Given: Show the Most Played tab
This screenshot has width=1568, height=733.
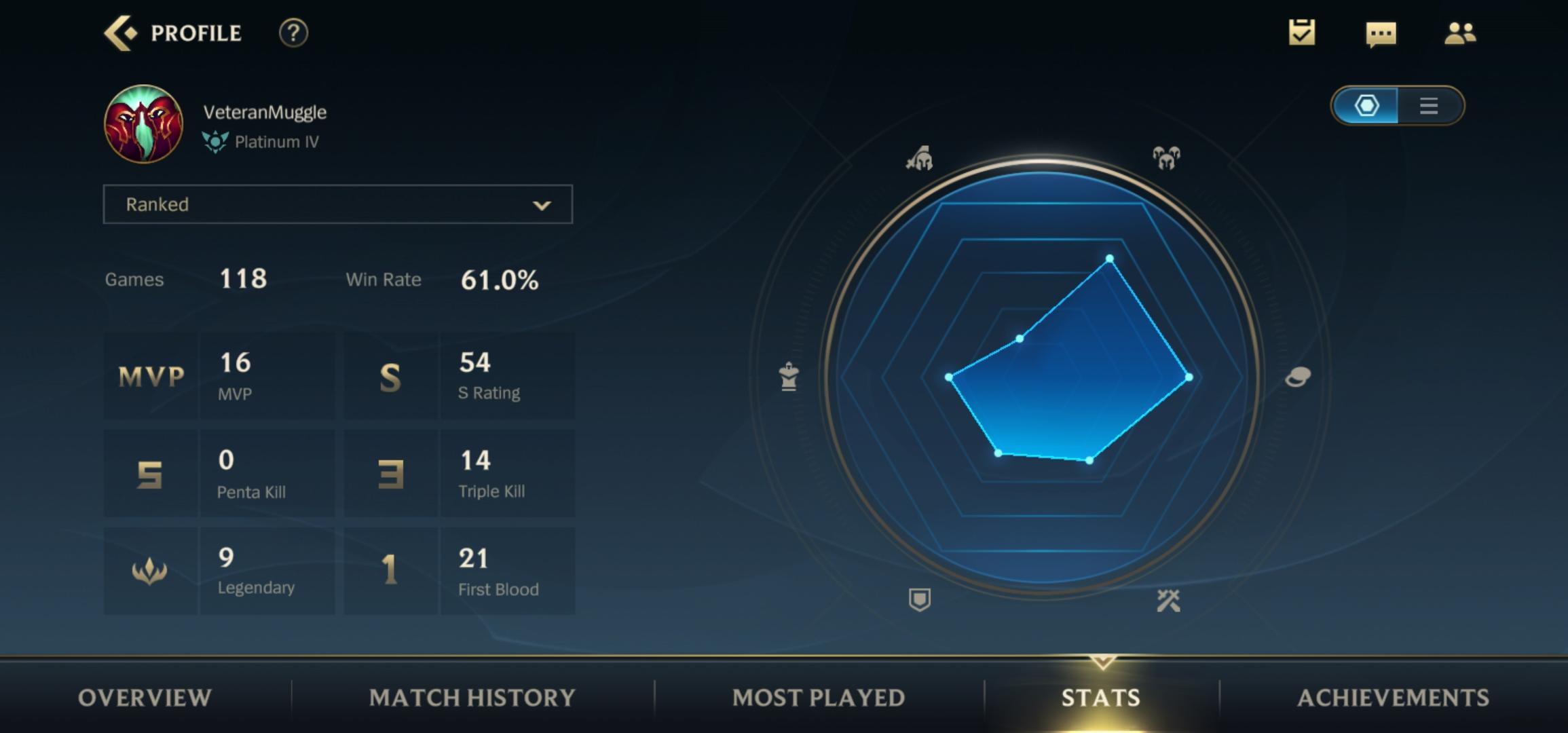Looking at the screenshot, I should [819, 698].
